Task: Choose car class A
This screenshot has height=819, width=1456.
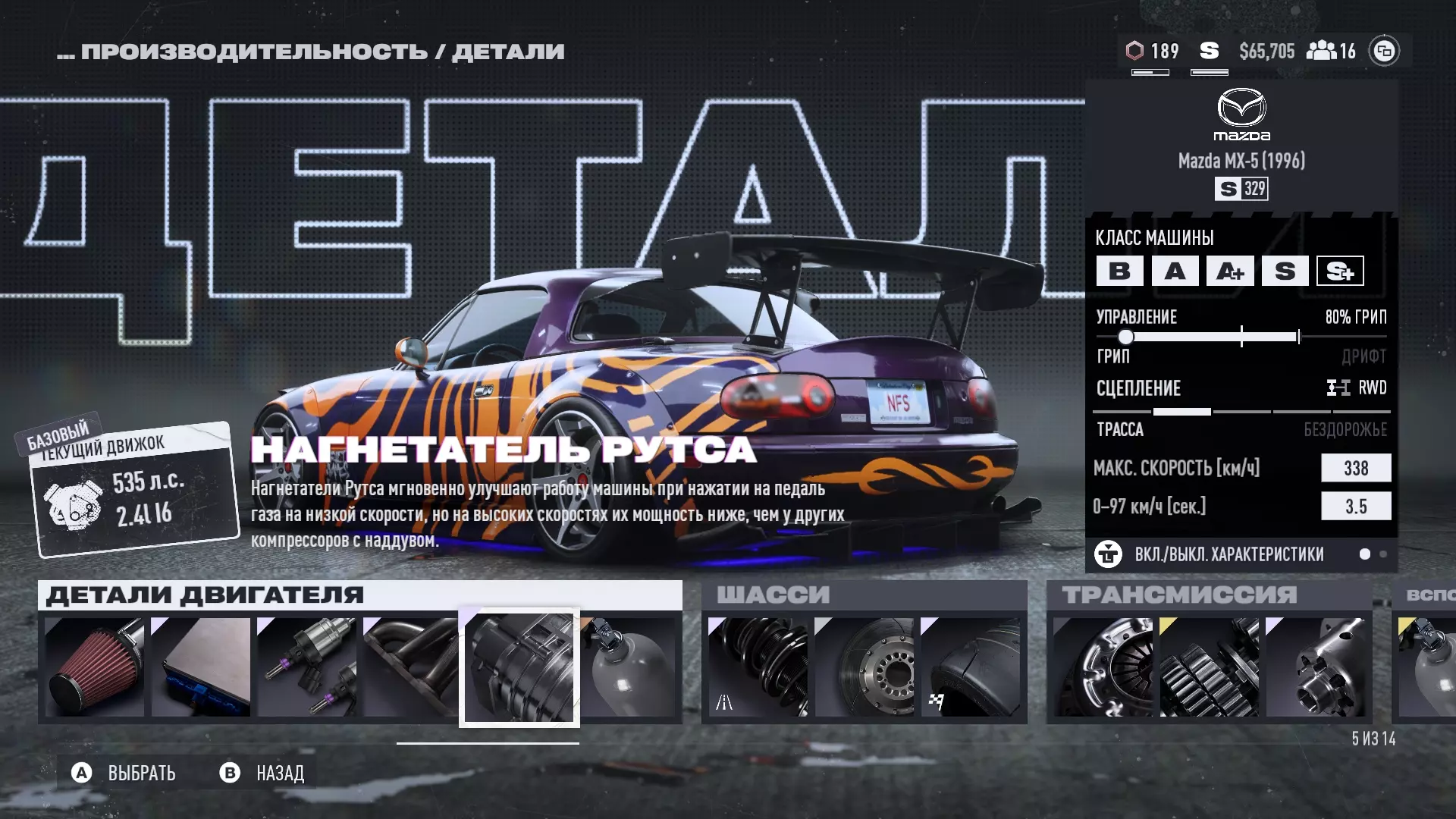Action: pos(1175,271)
